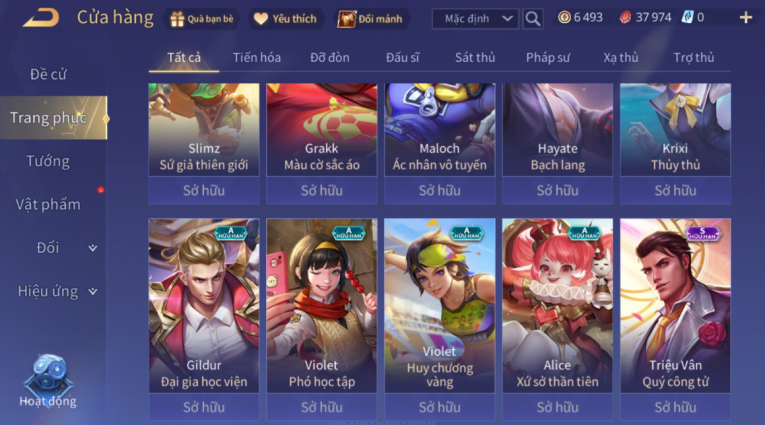Screen dimensions: 765x425
Task: Switch to the Xạ thủ tab
Action: [620, 57]
